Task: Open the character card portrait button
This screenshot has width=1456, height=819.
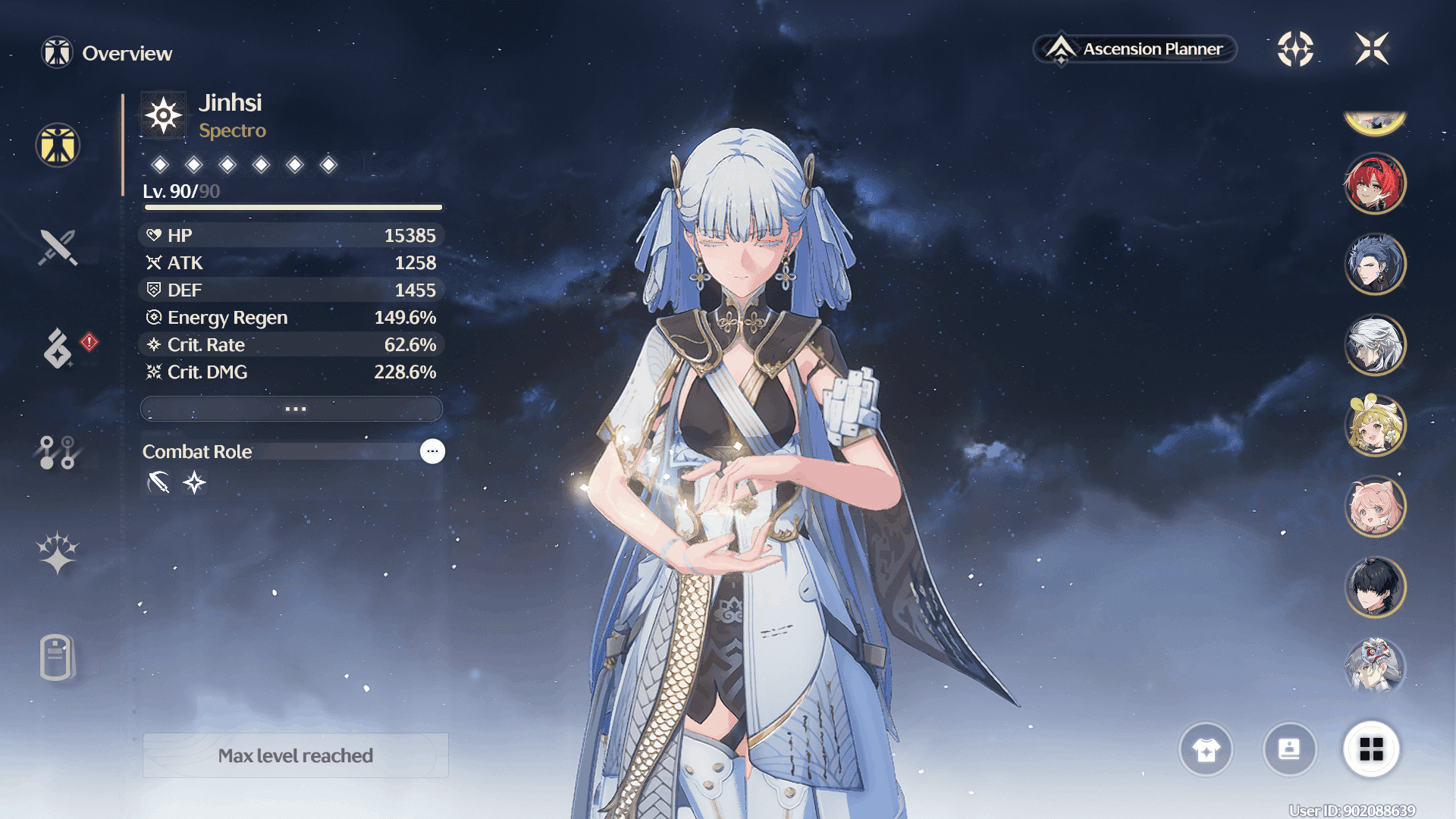Action: click(x=1289, y=749)
